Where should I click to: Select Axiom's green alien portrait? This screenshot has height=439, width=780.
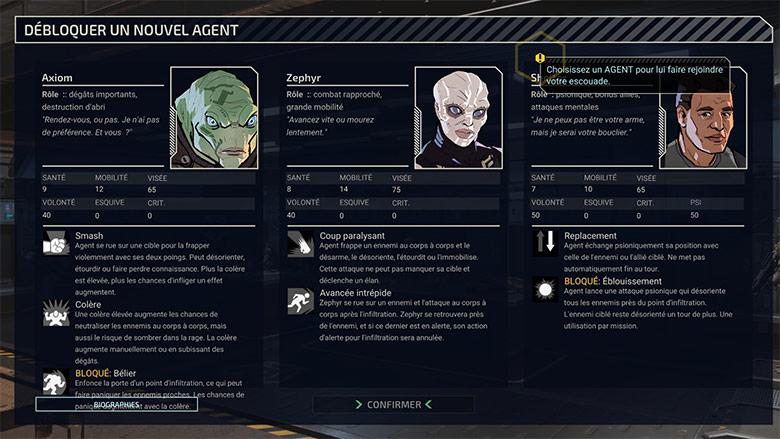coord(214,117)
